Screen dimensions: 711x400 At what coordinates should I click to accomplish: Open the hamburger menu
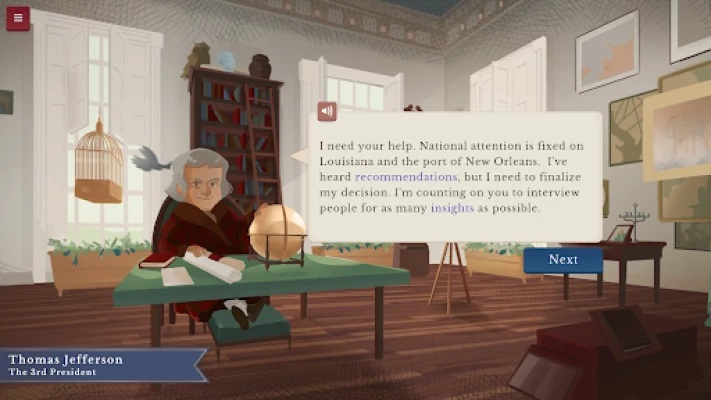(x=18, y=18)
